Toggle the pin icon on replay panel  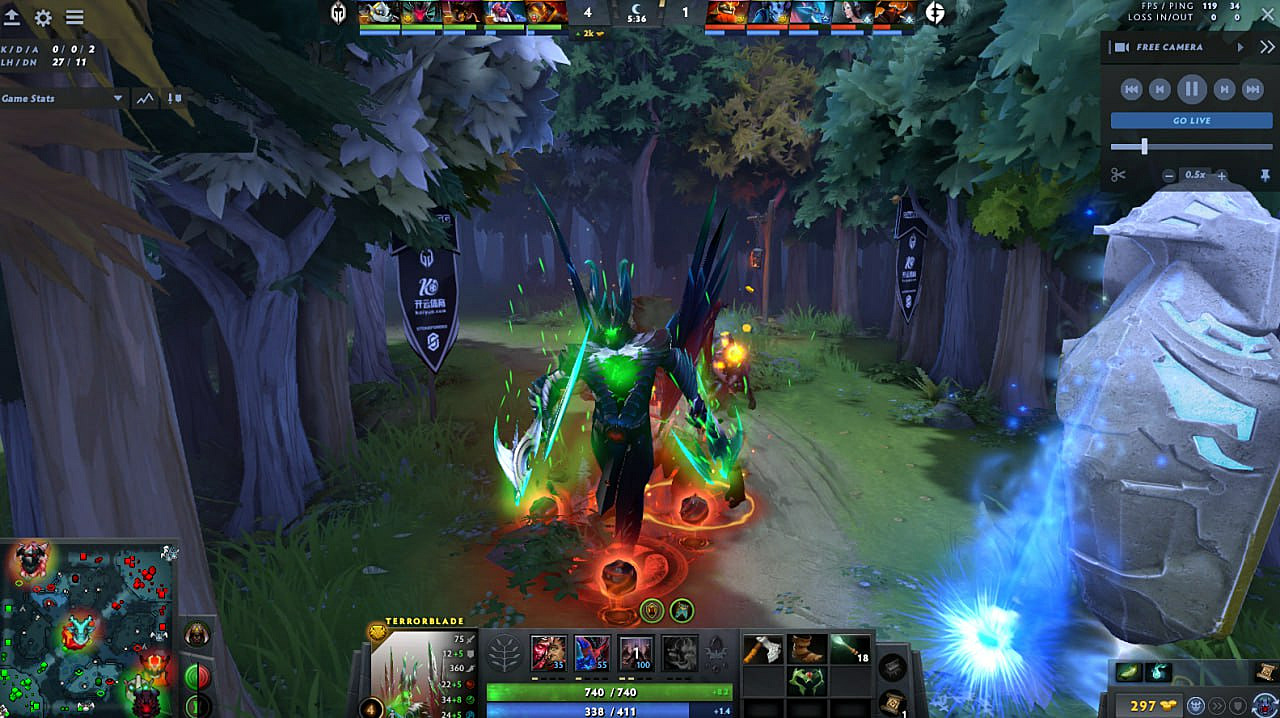point(1265,176)
